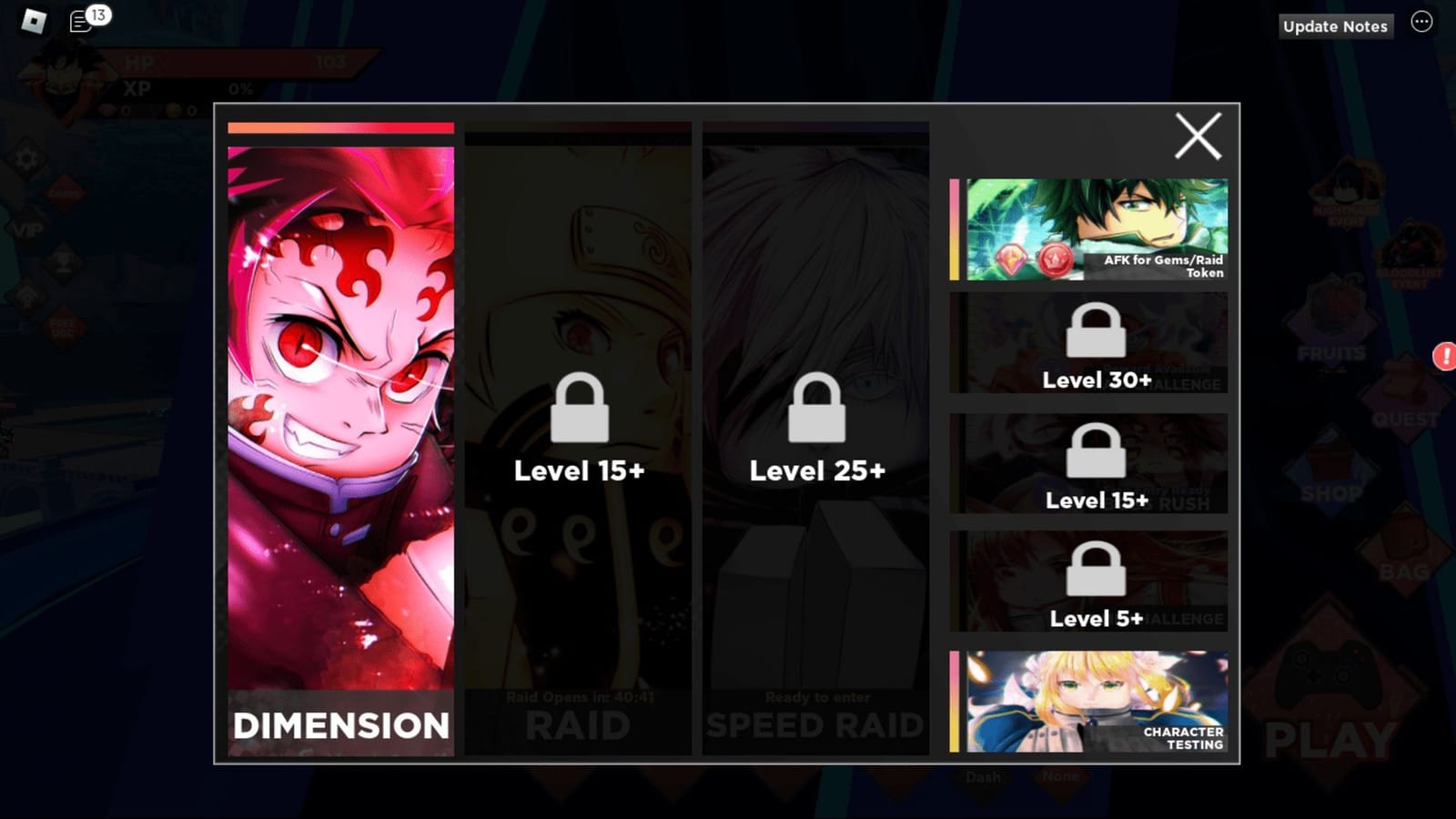Open the circular menu beside Update Notes
The image size is (1456, 819).
point(1421,23)
